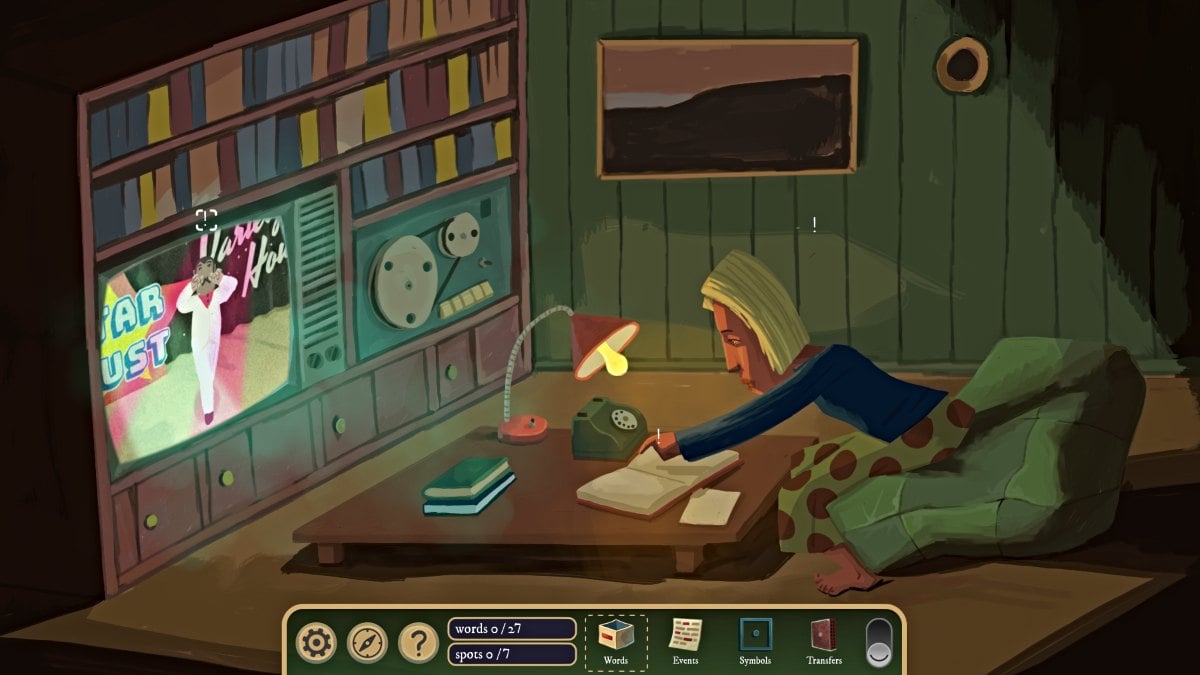Open the gear settings menu
The height and width of the screenshot is (675, 1200).
point(316,642)
